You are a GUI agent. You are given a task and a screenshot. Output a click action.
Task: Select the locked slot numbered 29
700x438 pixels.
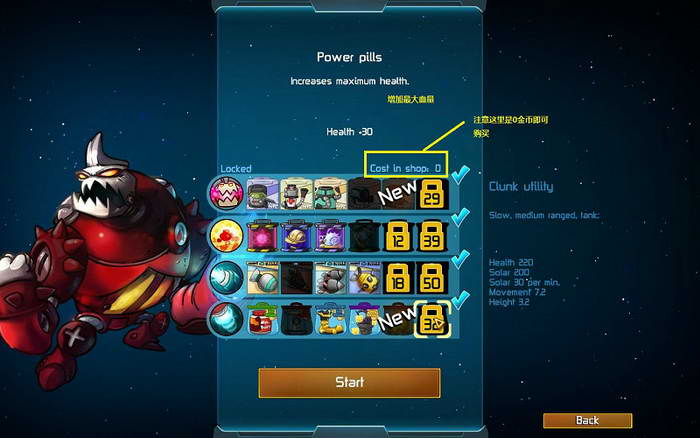coord(433,194)
